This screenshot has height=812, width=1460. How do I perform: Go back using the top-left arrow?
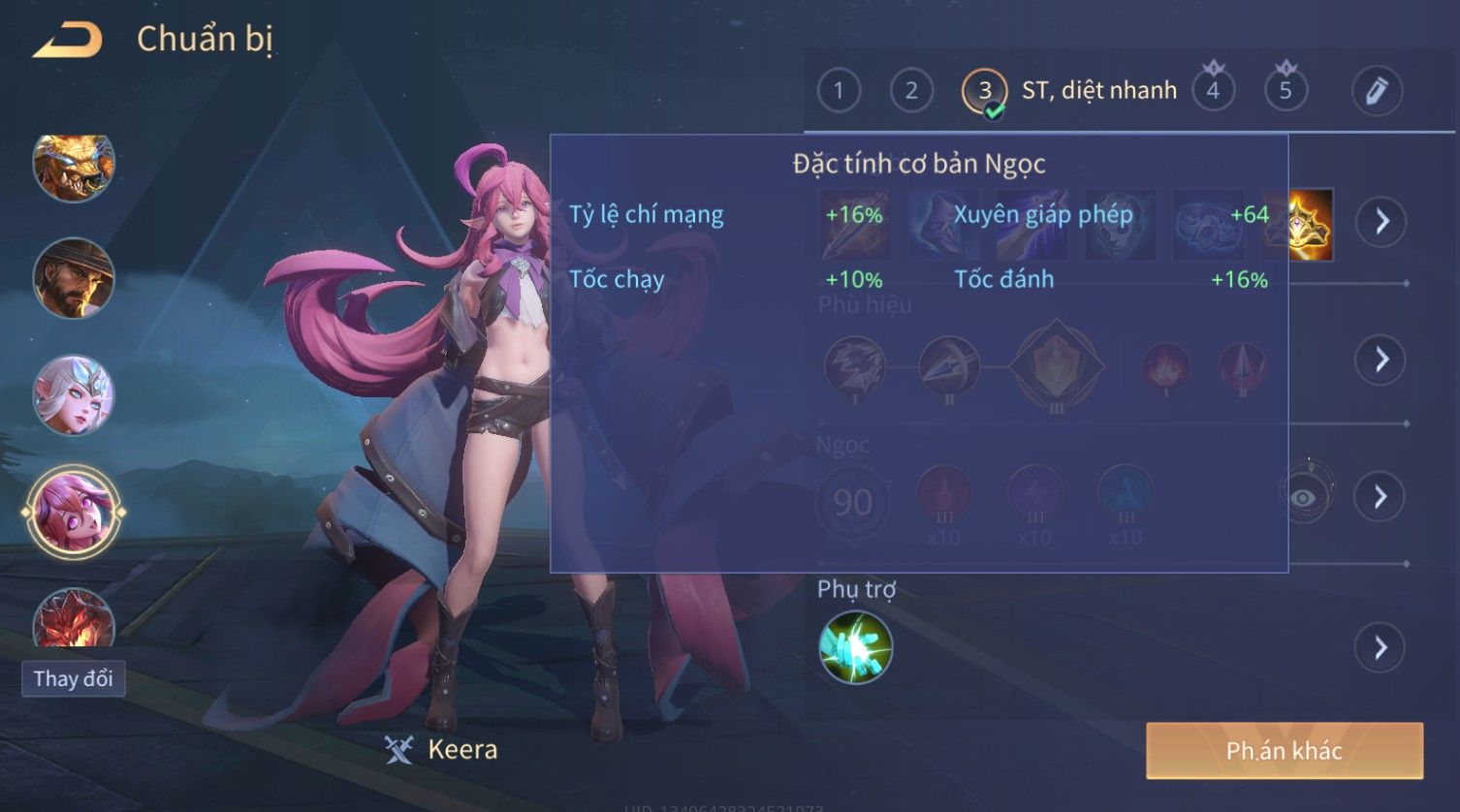[x=68, y=40]
